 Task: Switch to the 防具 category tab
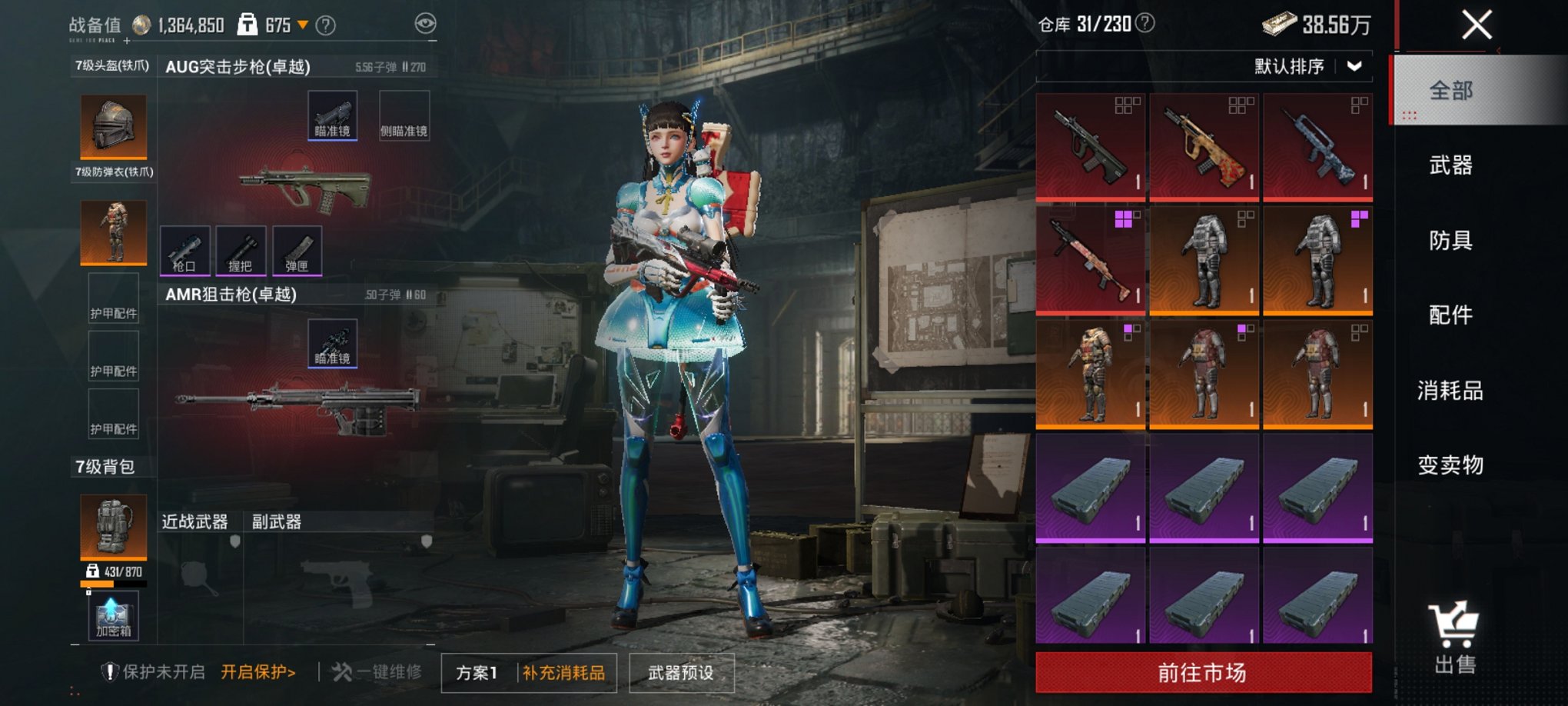click(1450, 240)
